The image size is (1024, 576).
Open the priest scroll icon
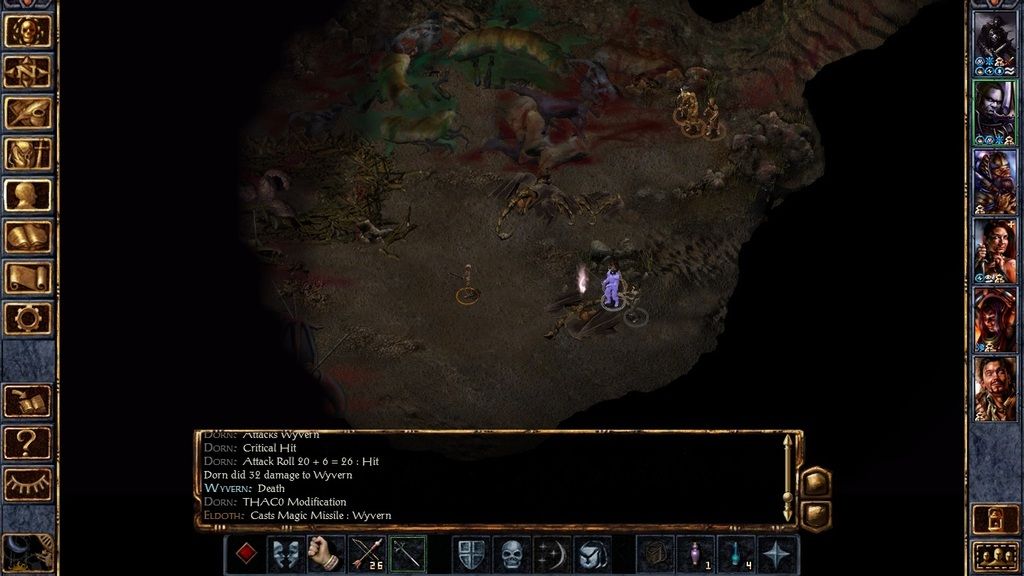(x=28, y=277)
